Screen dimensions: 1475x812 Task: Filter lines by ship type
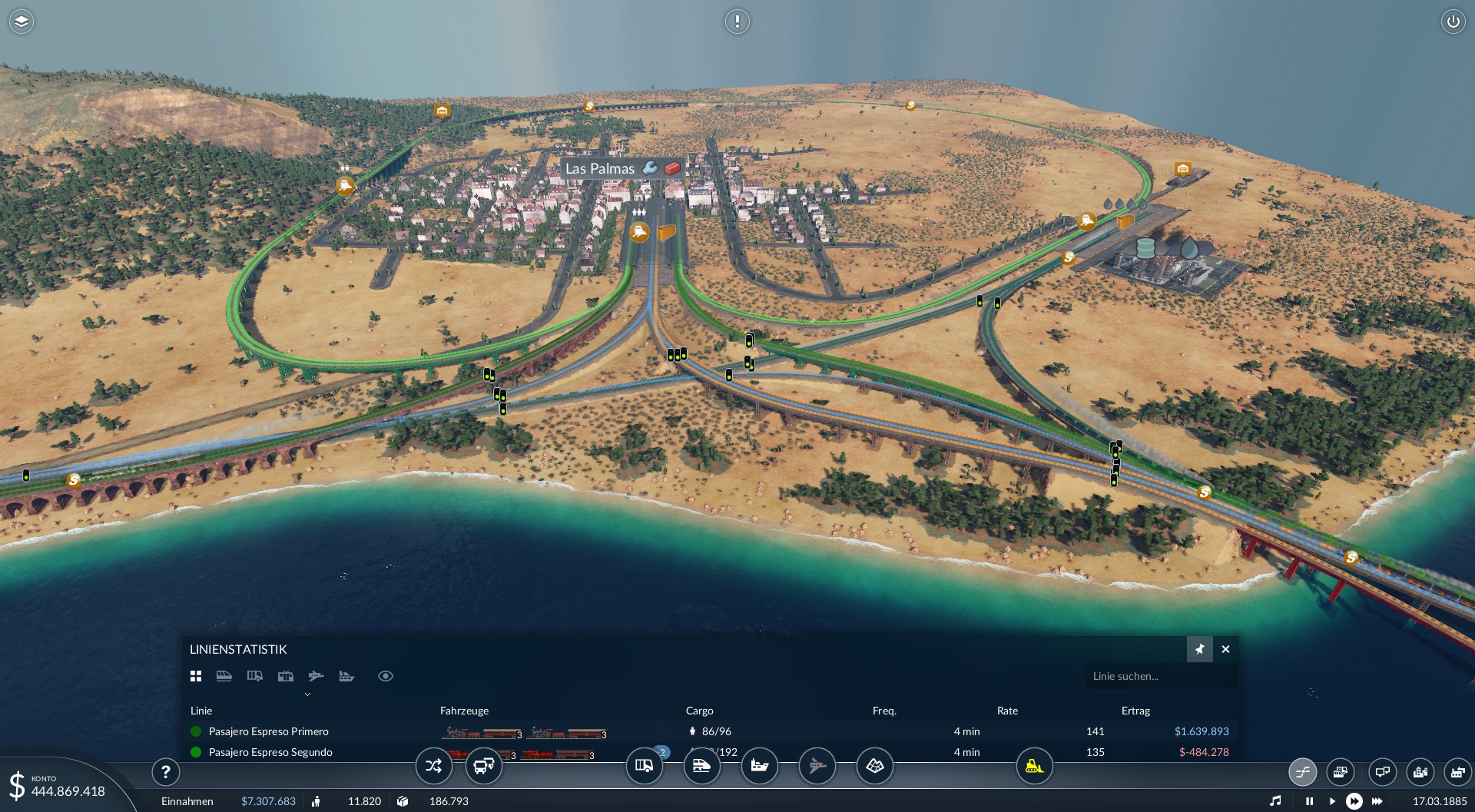coord(346,676)
